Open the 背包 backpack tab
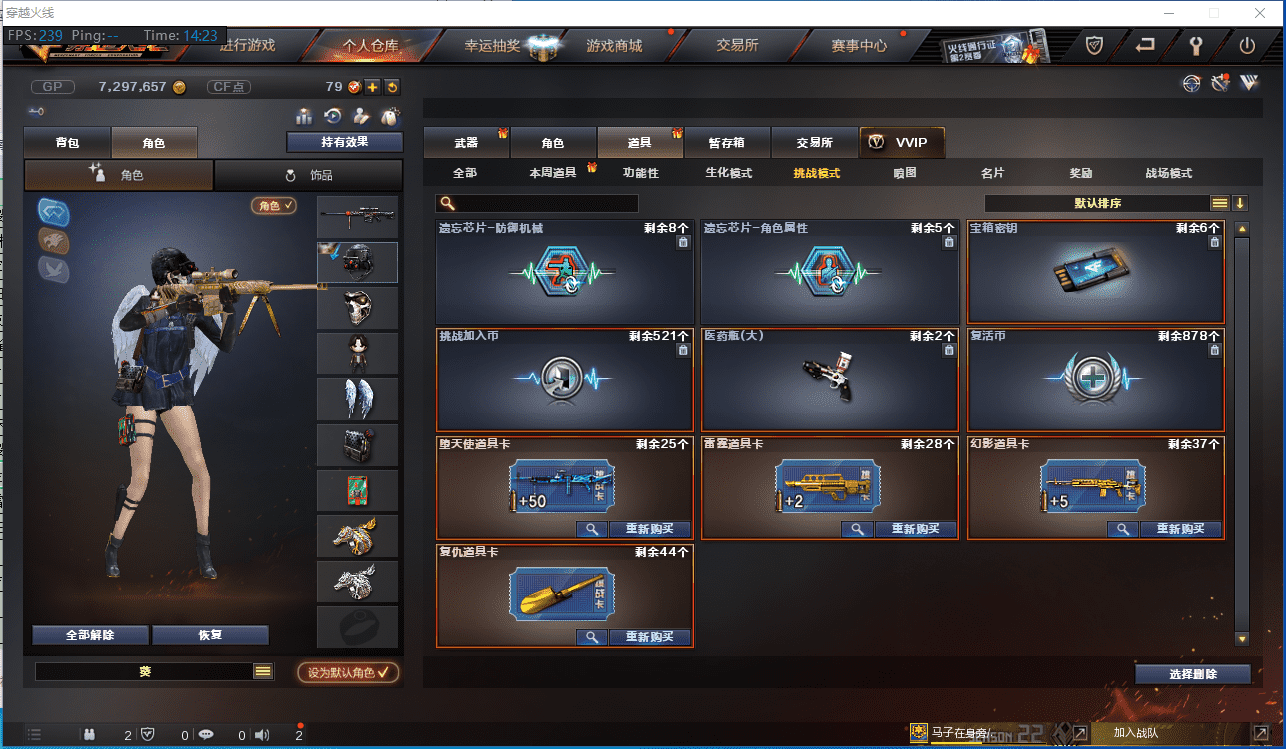The image size is (1286, 749). 67,143
